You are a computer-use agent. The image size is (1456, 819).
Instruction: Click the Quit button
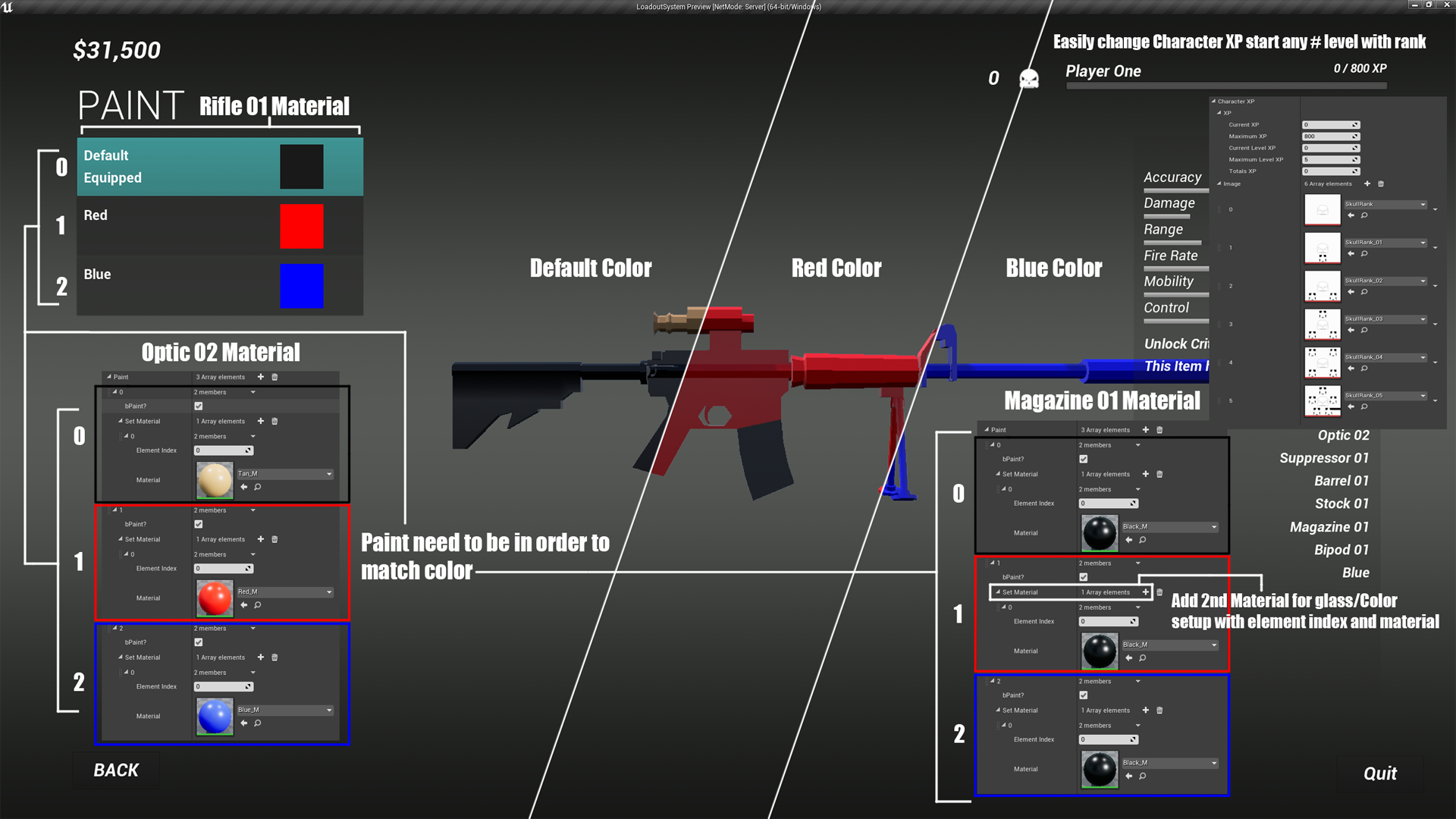tap(1379, 773)
